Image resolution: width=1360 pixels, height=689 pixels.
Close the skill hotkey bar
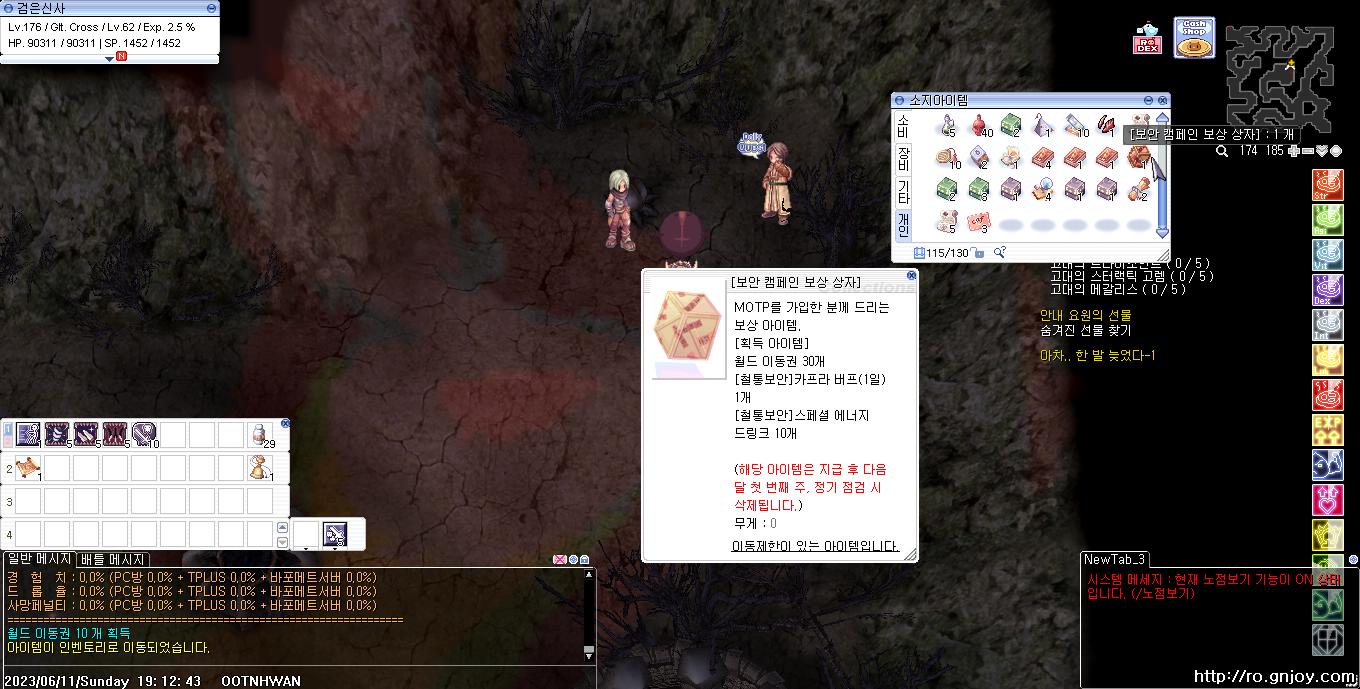285,423
